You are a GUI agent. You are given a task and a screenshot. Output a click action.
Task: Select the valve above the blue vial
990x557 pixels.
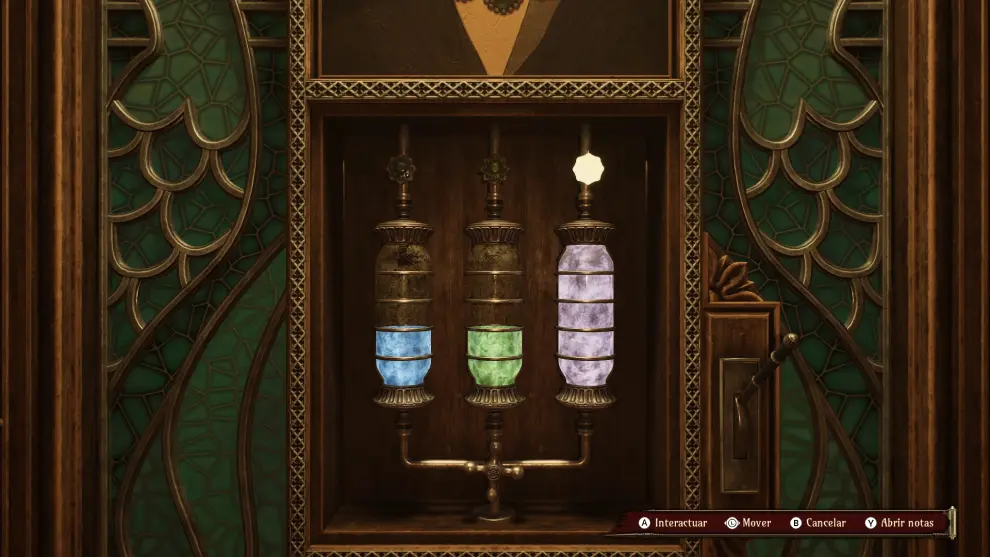[403, 168]
